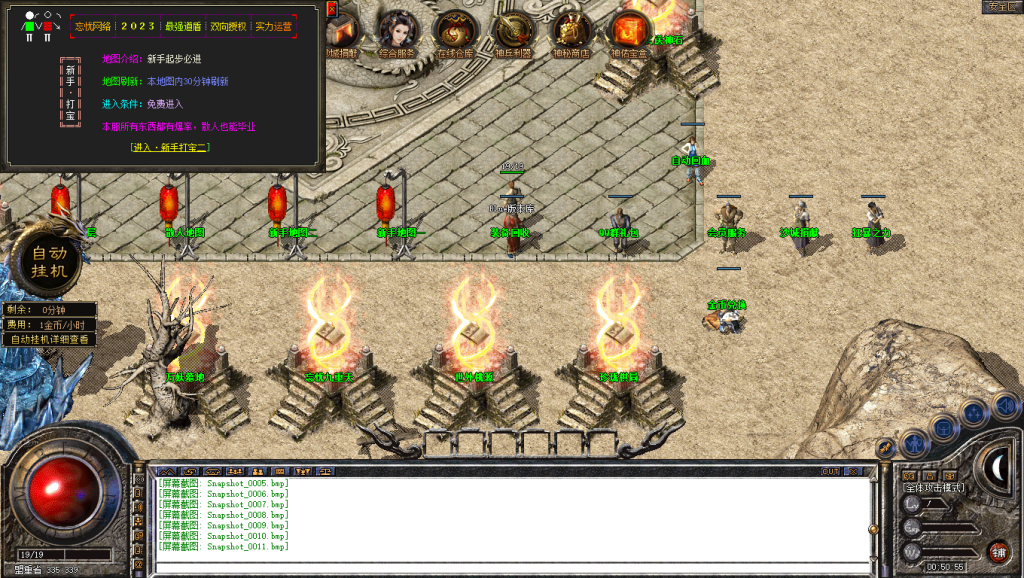The height and width of the screenshot is (578, 1024).
Task: Click the chat message input field
Action: pyautogui.click(x=500, y=567)
